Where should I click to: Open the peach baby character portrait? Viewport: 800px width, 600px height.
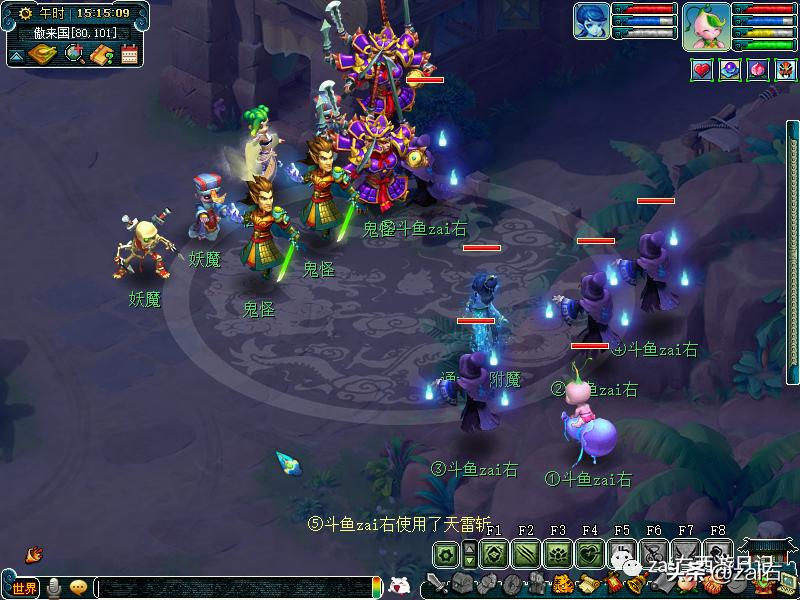(x=706, y=26)
